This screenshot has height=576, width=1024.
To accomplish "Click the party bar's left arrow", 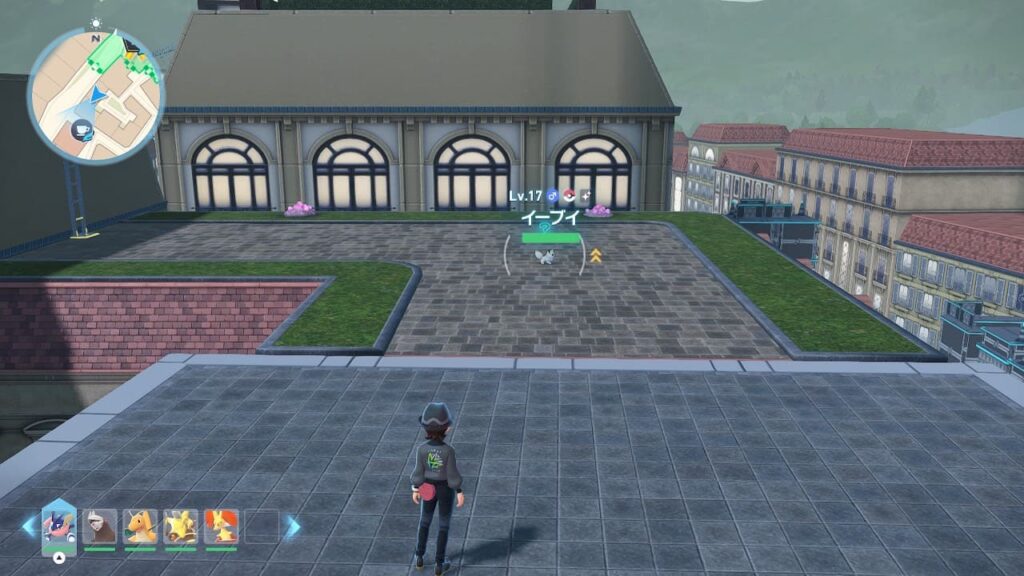I will coord(28,526).
